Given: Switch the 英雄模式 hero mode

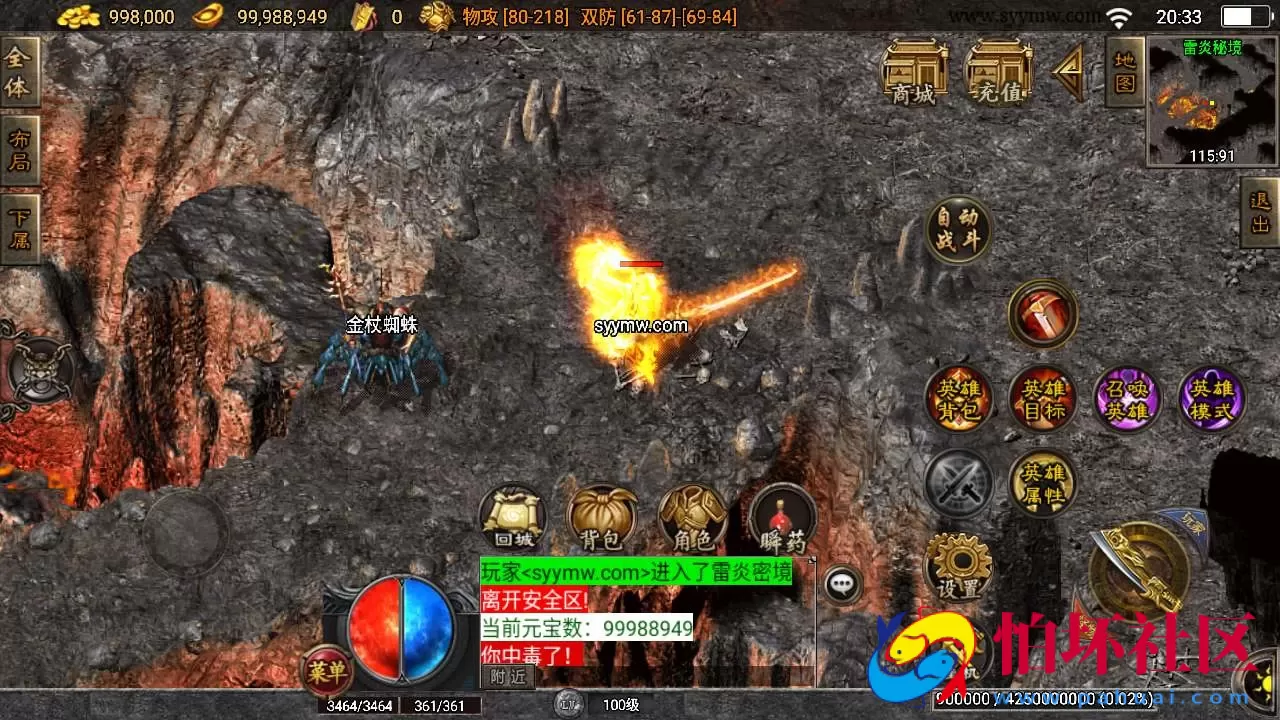Looking at the screenshot, I should pos(1212,398).
